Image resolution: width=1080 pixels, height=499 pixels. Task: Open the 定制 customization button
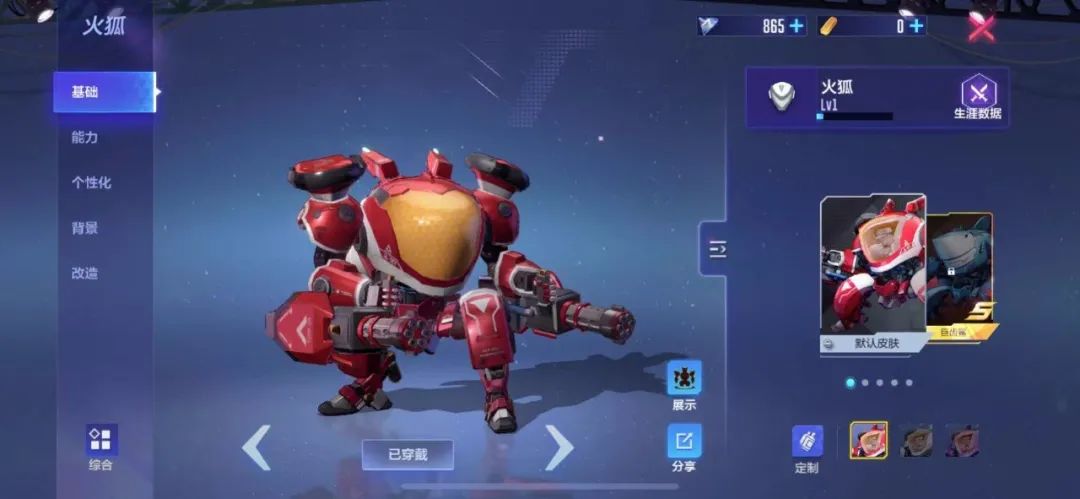[x=807, y=446]
